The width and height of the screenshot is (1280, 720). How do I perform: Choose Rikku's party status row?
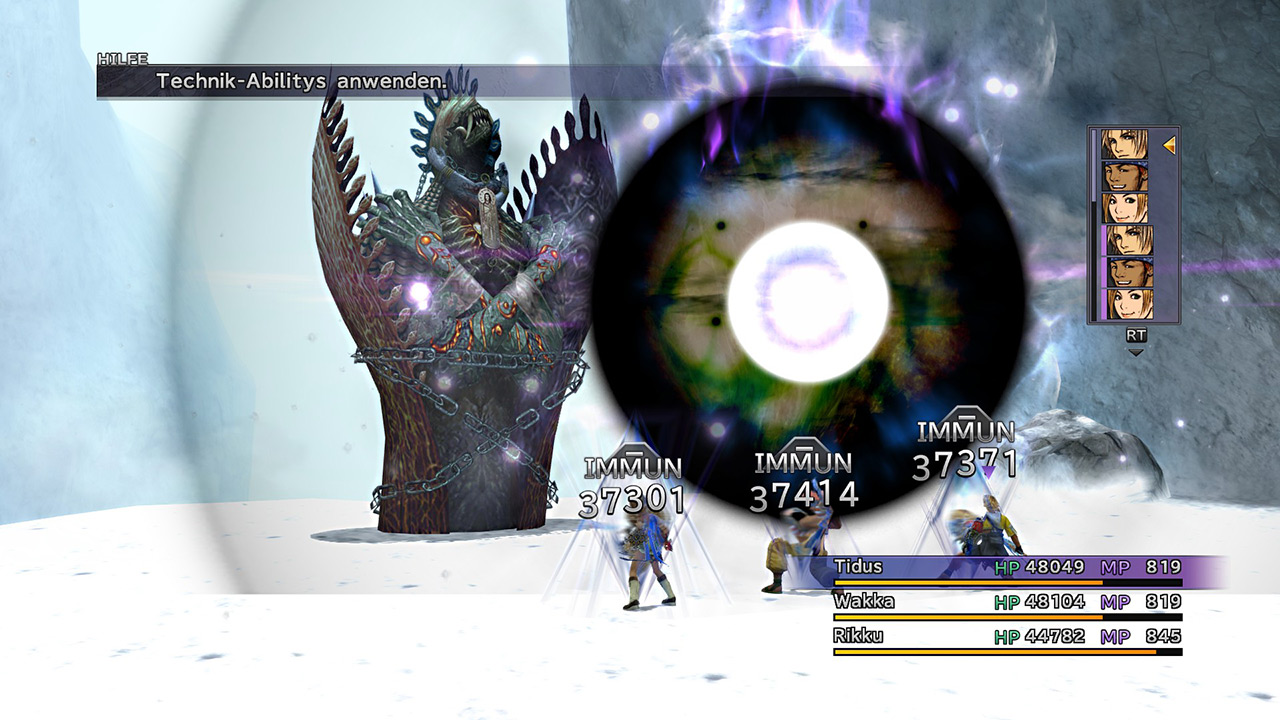coord(1007,636)
